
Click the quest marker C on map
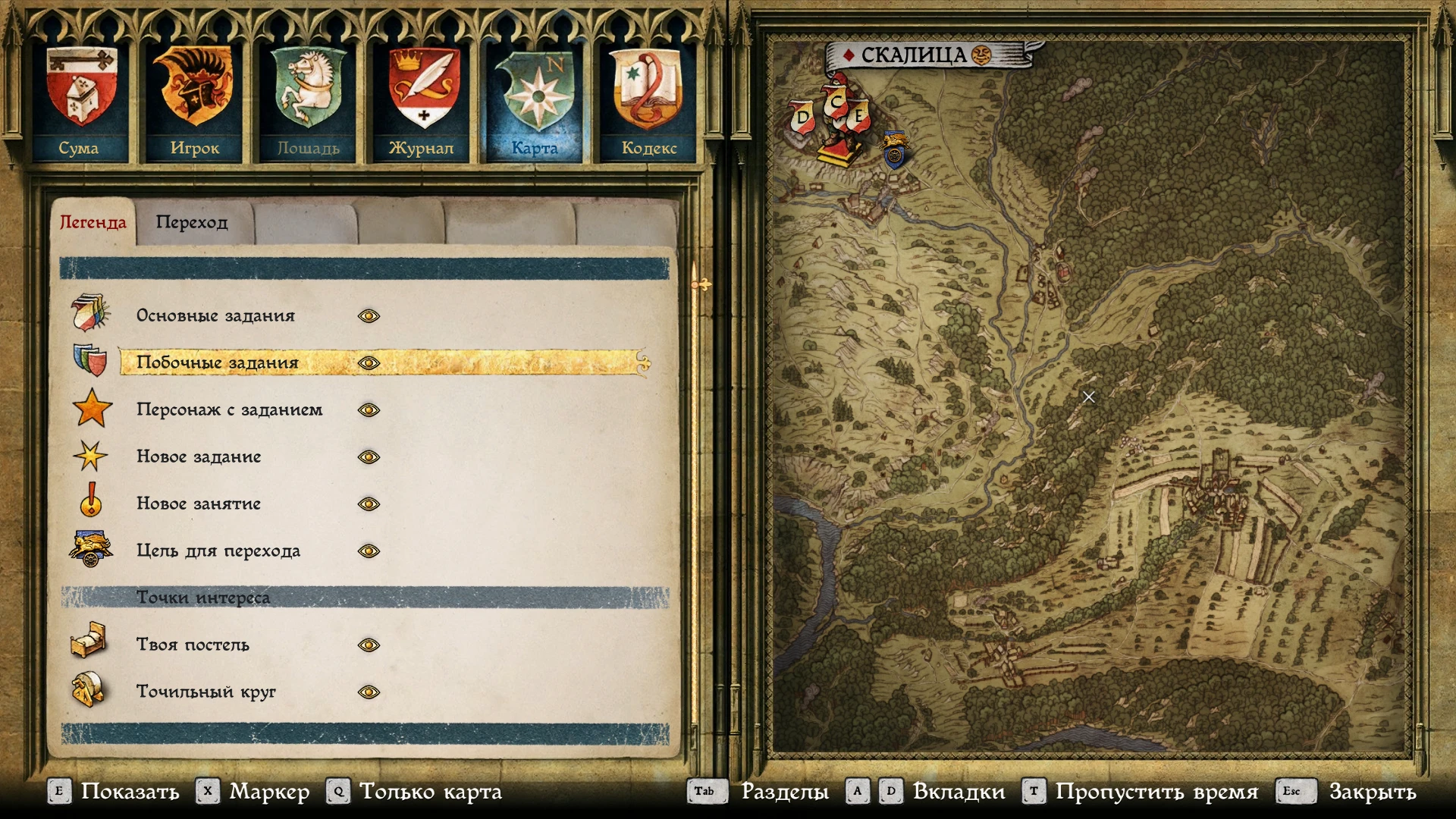tap(836, 102)
